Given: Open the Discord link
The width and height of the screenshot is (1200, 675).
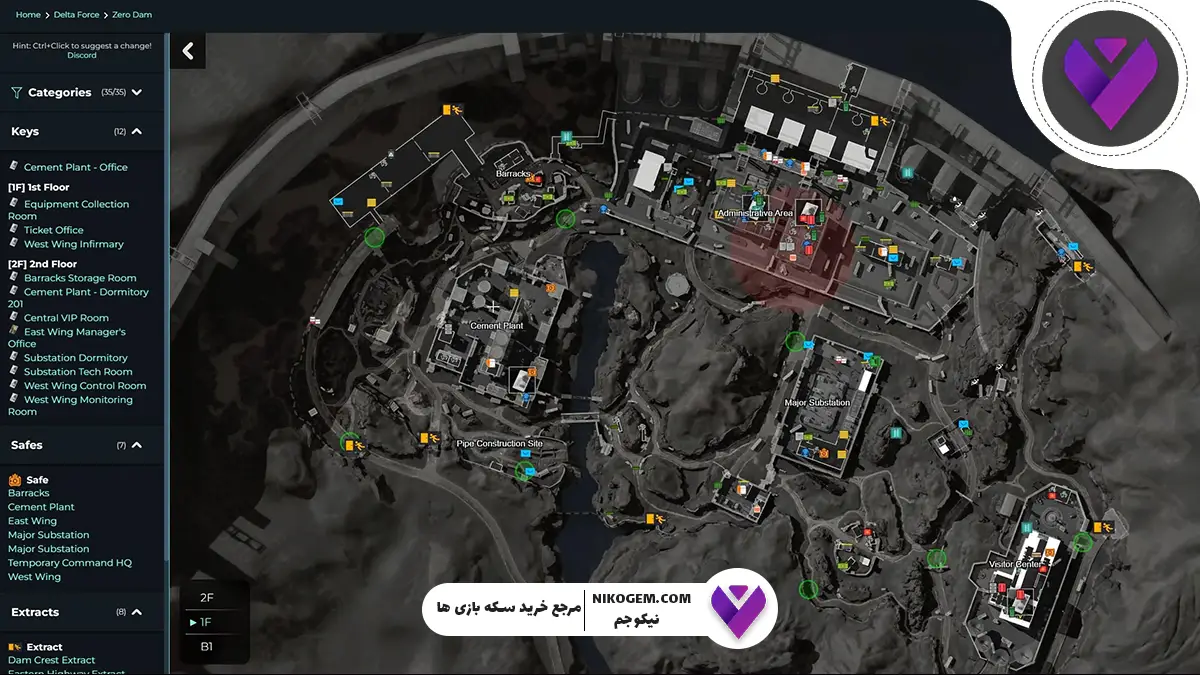Looking at the screenshot, I should pos(82,55).
